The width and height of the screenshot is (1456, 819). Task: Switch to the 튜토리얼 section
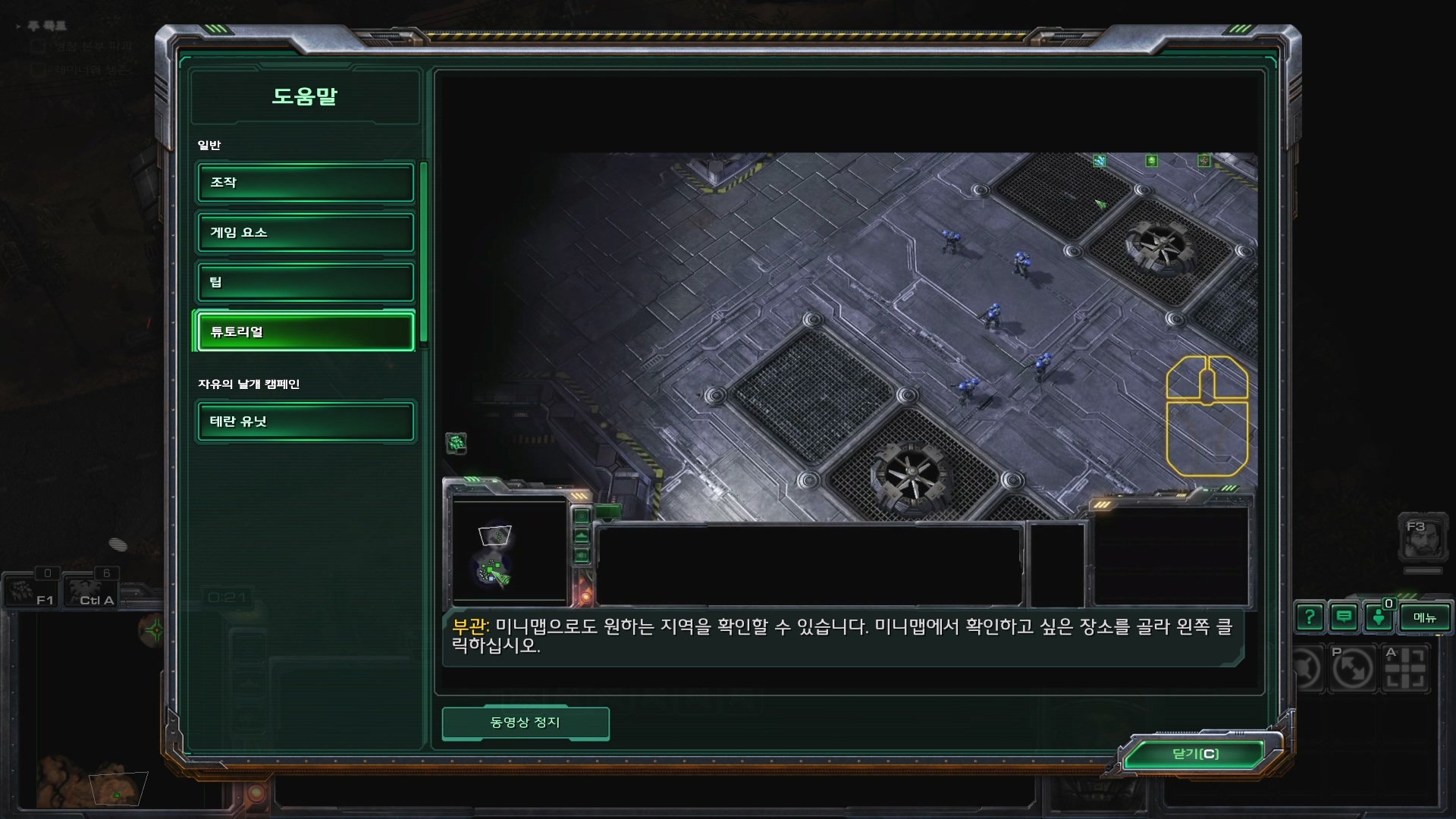click(306, 332)
